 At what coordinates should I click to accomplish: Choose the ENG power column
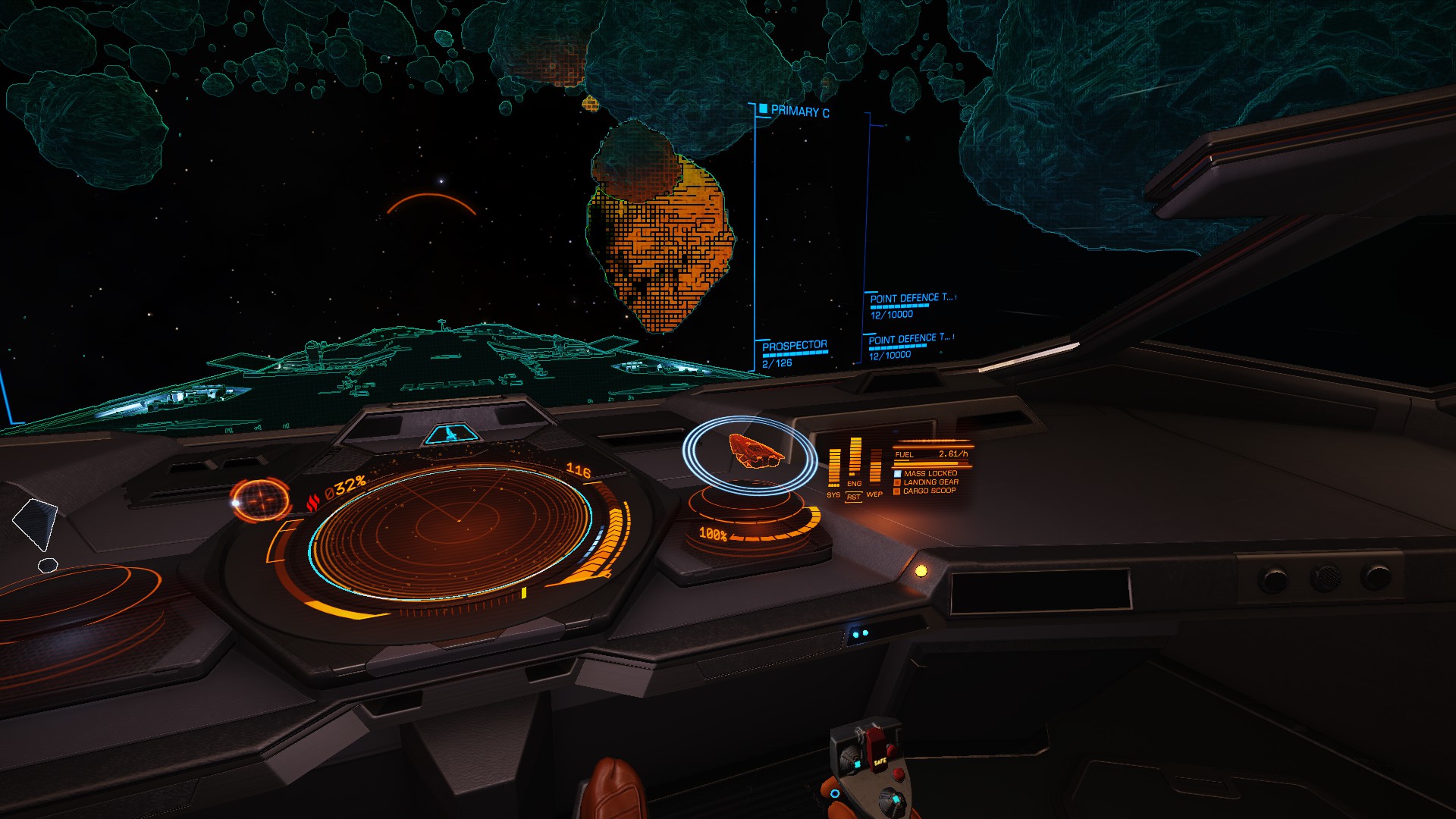(x=855, y=459)
